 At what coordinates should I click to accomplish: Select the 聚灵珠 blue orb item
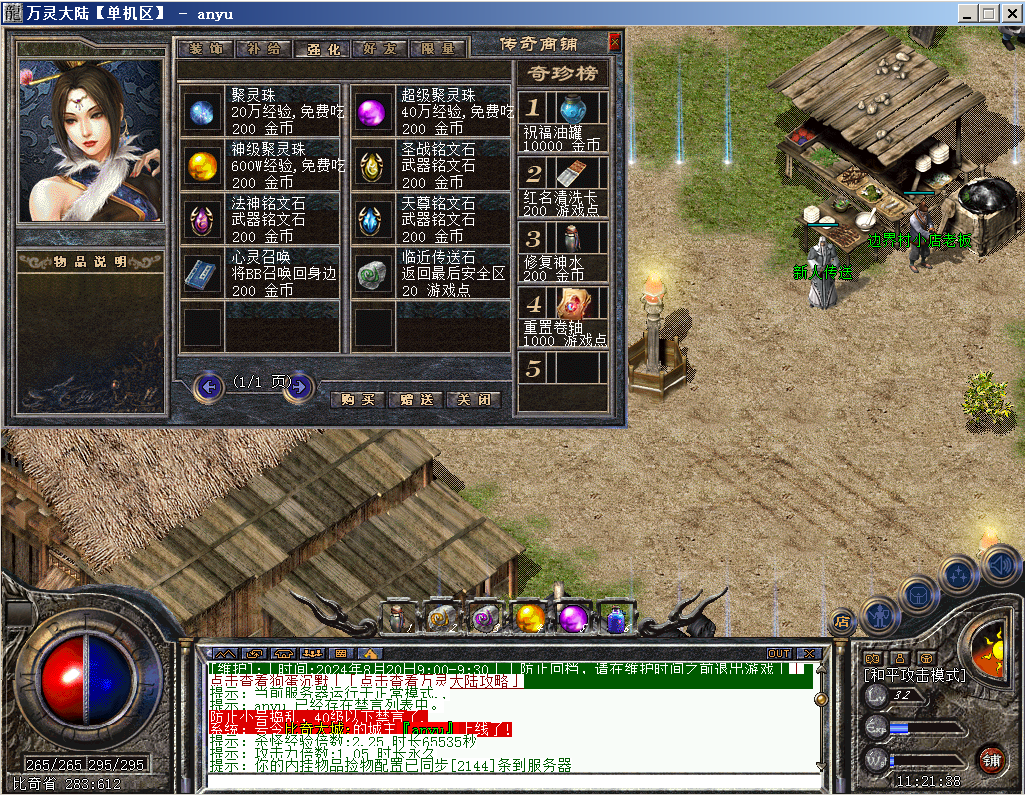point(202,110)
